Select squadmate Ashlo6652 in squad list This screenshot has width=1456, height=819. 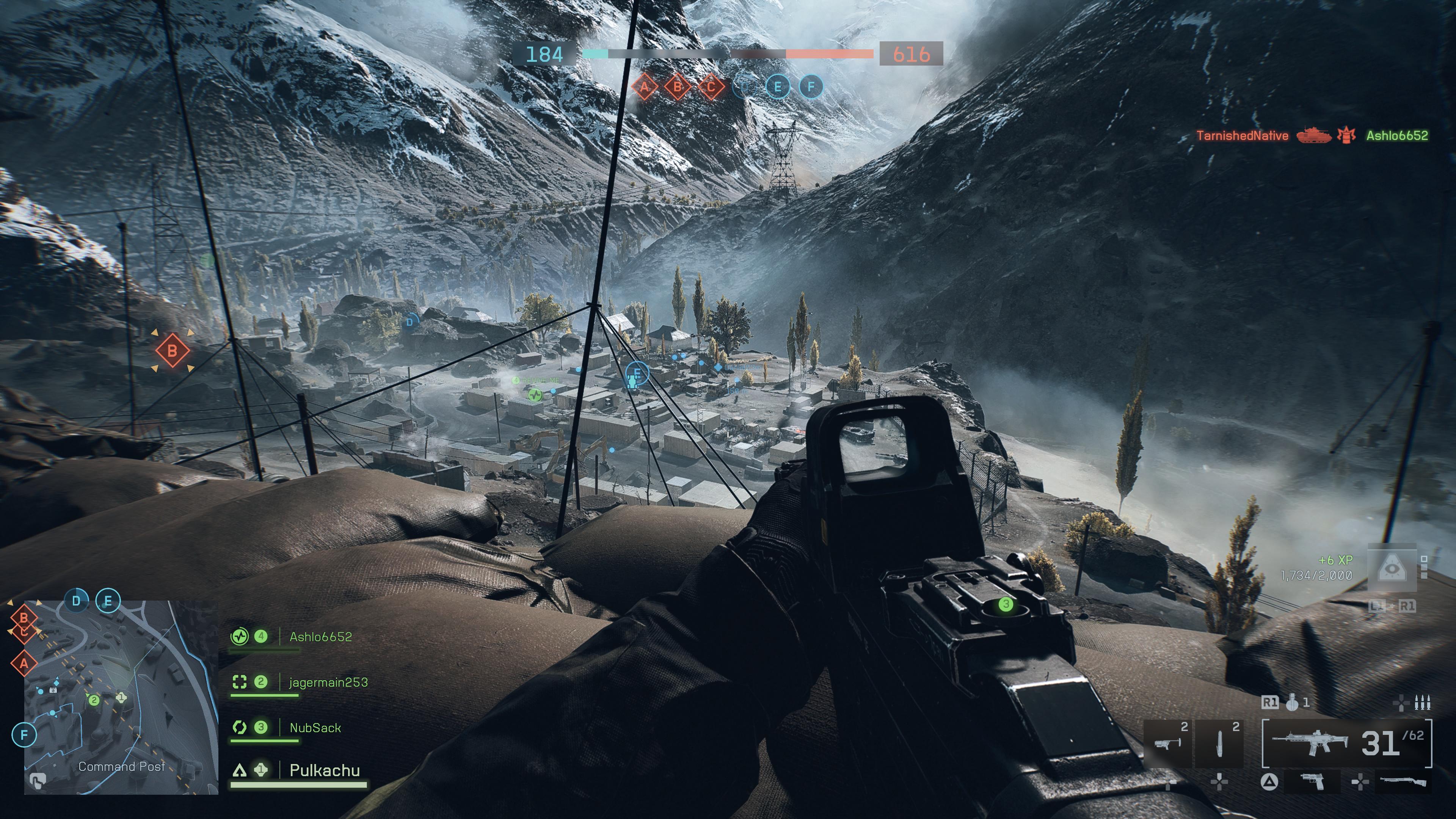pos(320,637)
